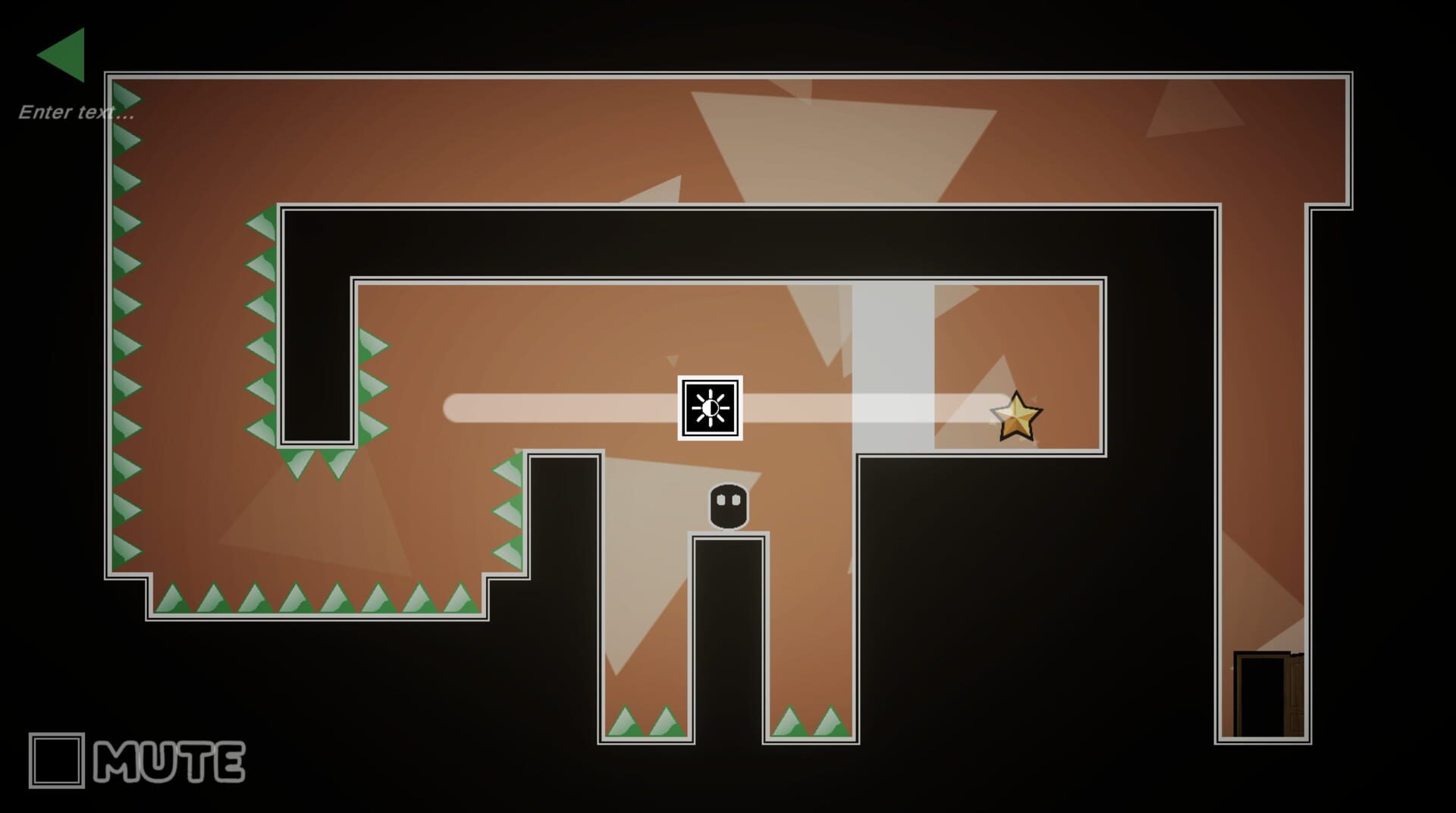Screen dimensions: 1456x813
Task: Toggle sound off using the MUTE control
Action: coord(57,758)
